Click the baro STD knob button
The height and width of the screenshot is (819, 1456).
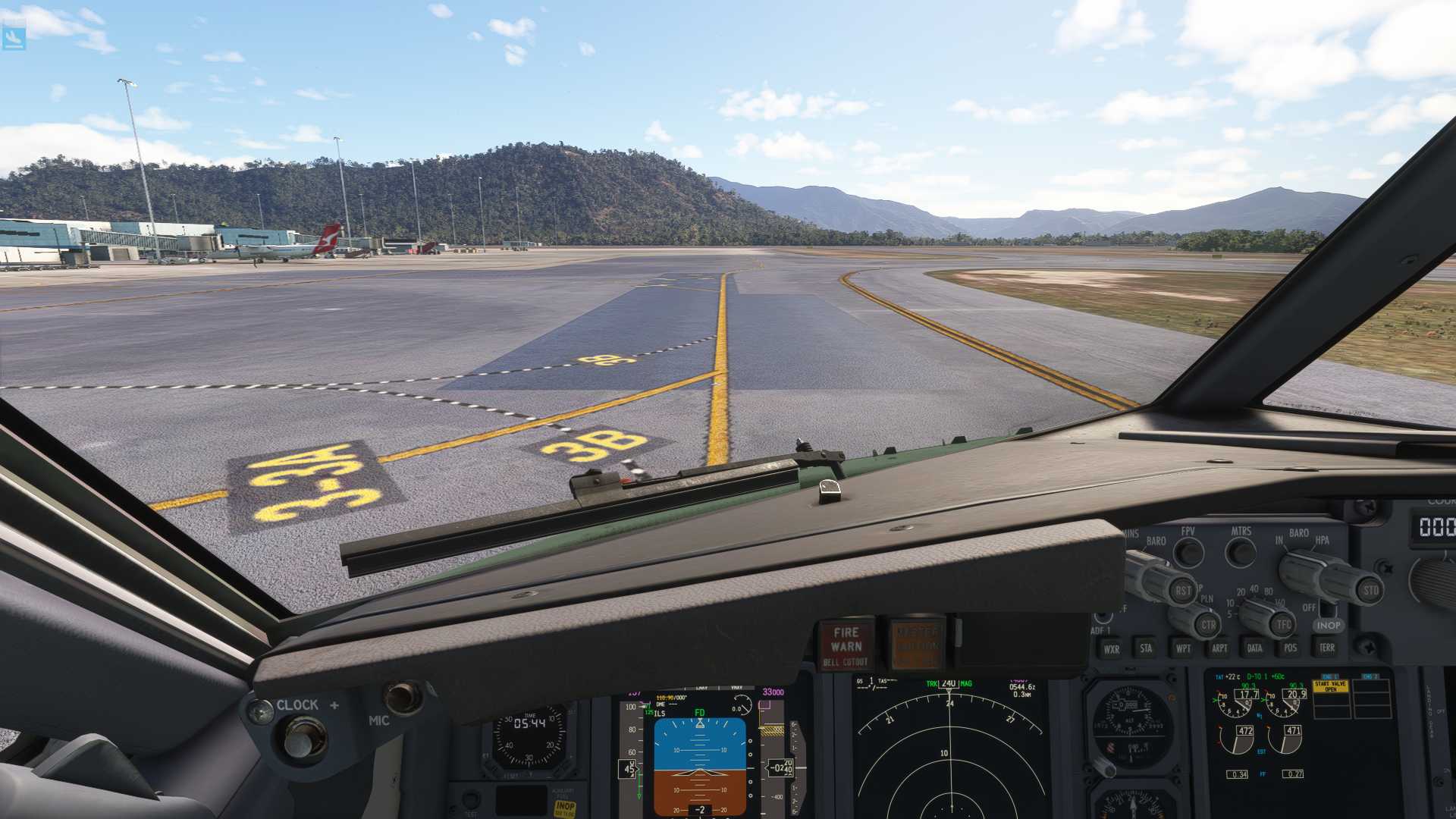[1370, 590]
